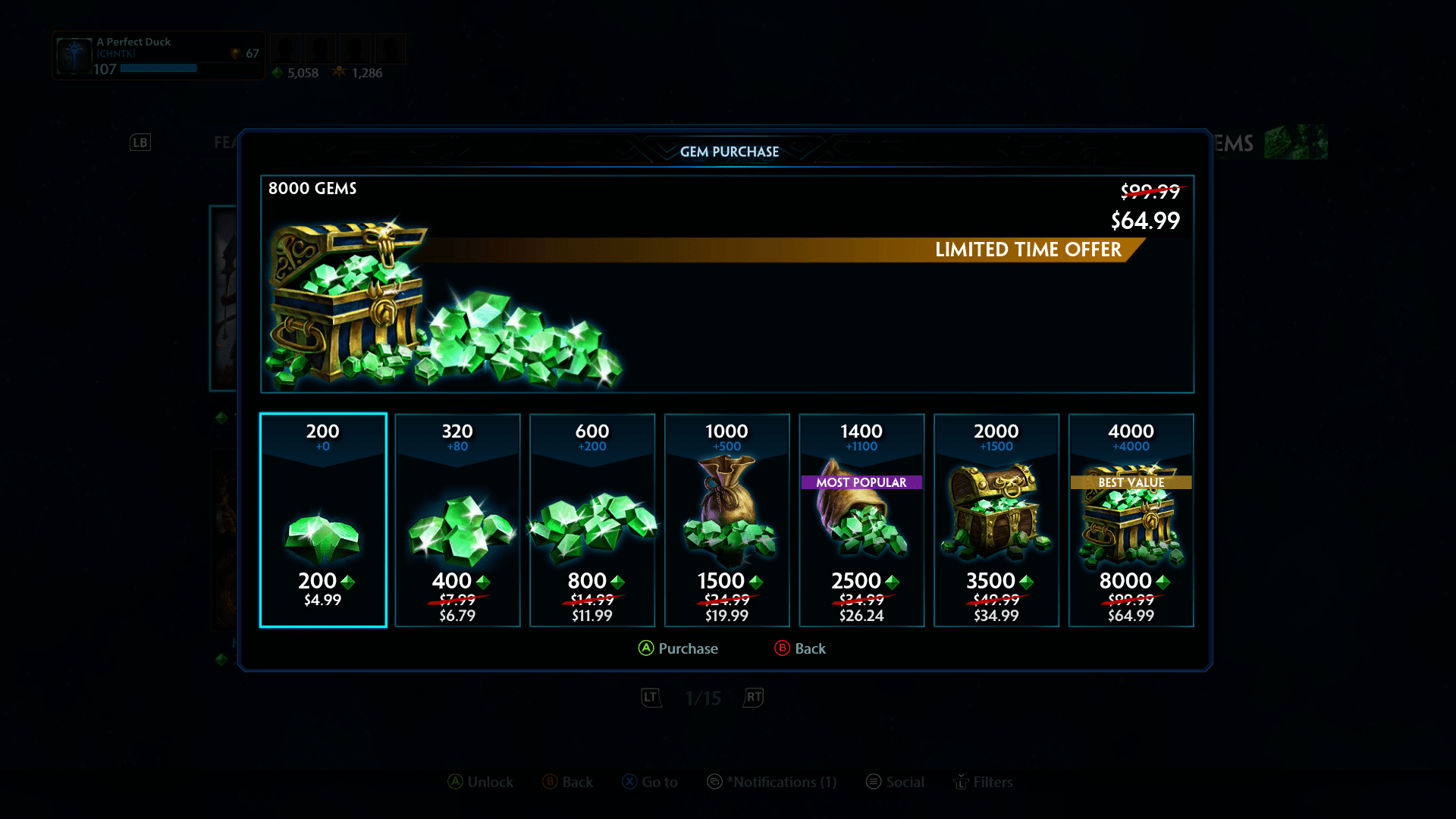Select the LB shoulder button indicator
This screenshot has width=1456, height=819.
point(140,142)
